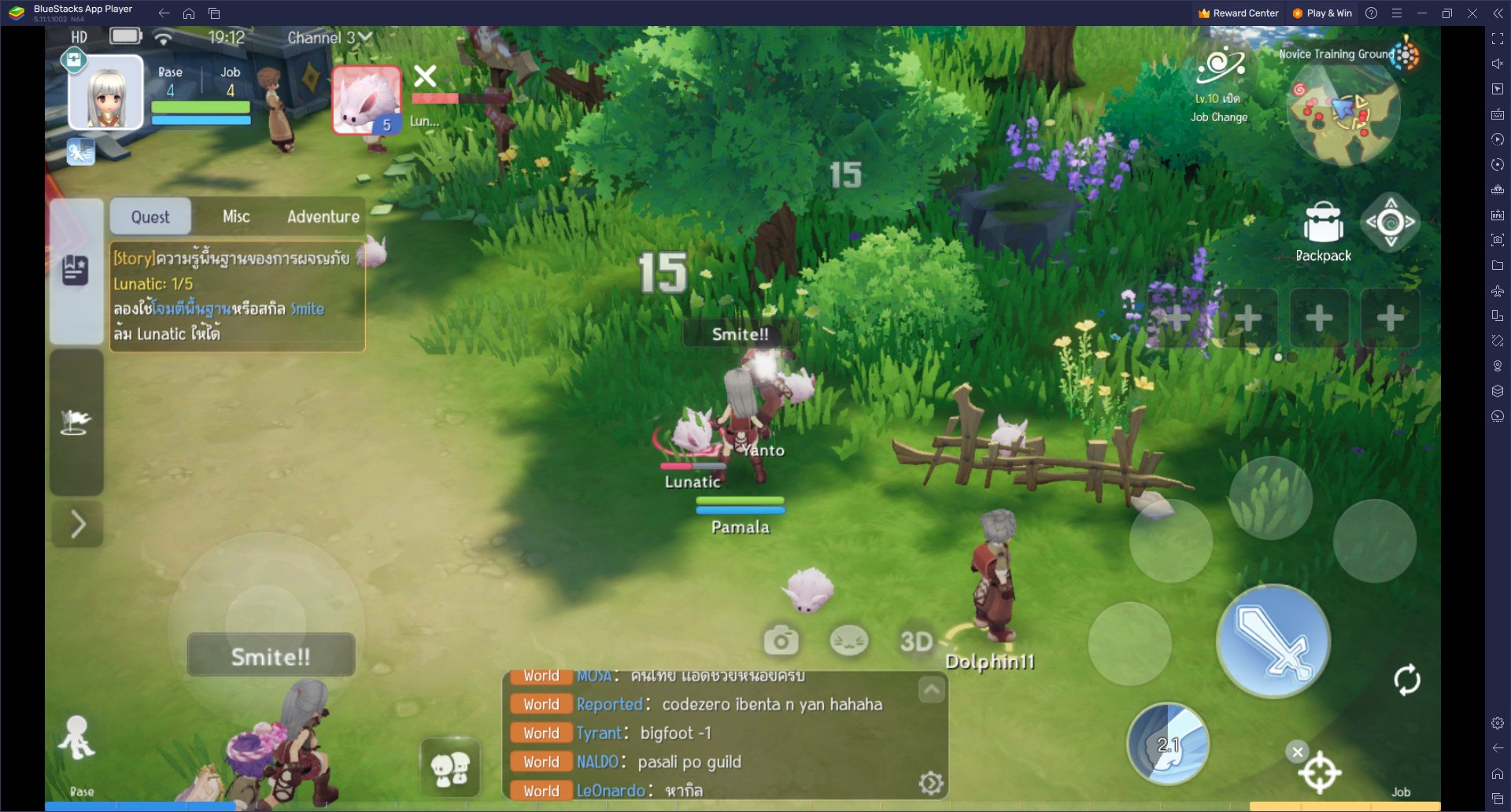Open the Reward Center
1511x812 pixels.
coord(1238,13)
